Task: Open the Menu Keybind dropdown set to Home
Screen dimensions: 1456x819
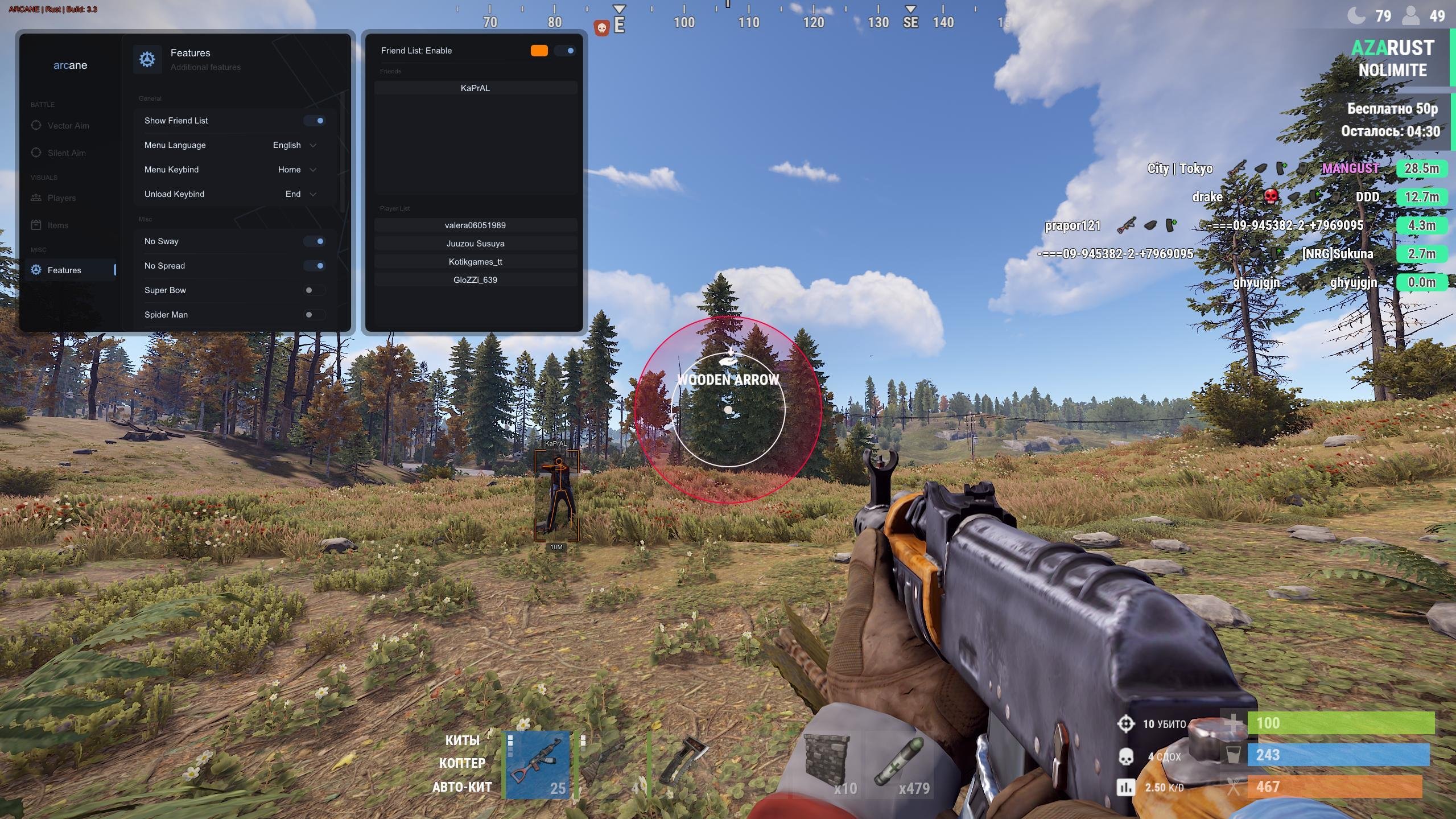Action: coord(295,169)
